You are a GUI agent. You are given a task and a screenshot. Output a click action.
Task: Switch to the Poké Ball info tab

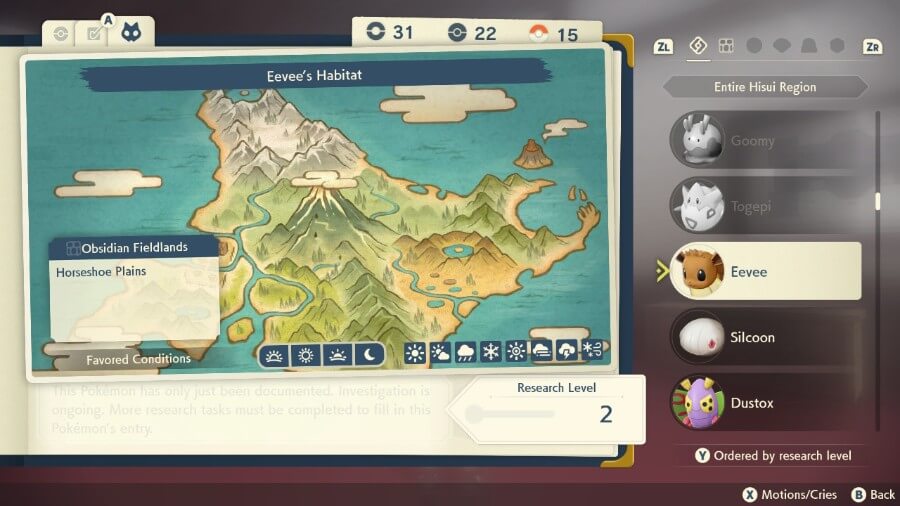[60, 33]
